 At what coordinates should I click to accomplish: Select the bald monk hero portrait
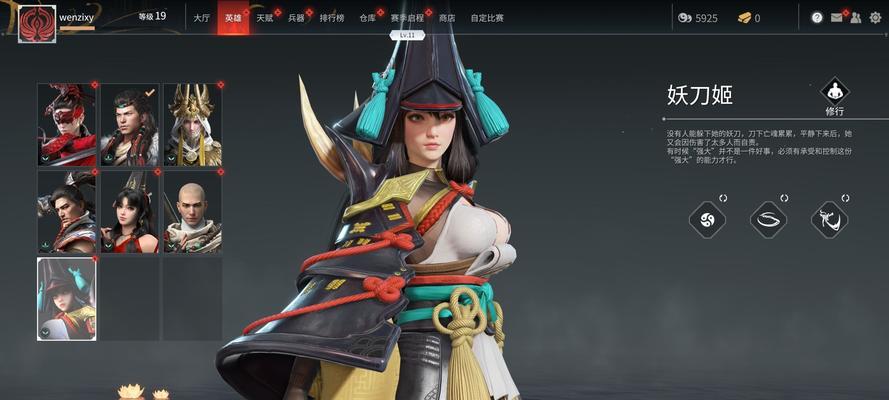(193, 211)
